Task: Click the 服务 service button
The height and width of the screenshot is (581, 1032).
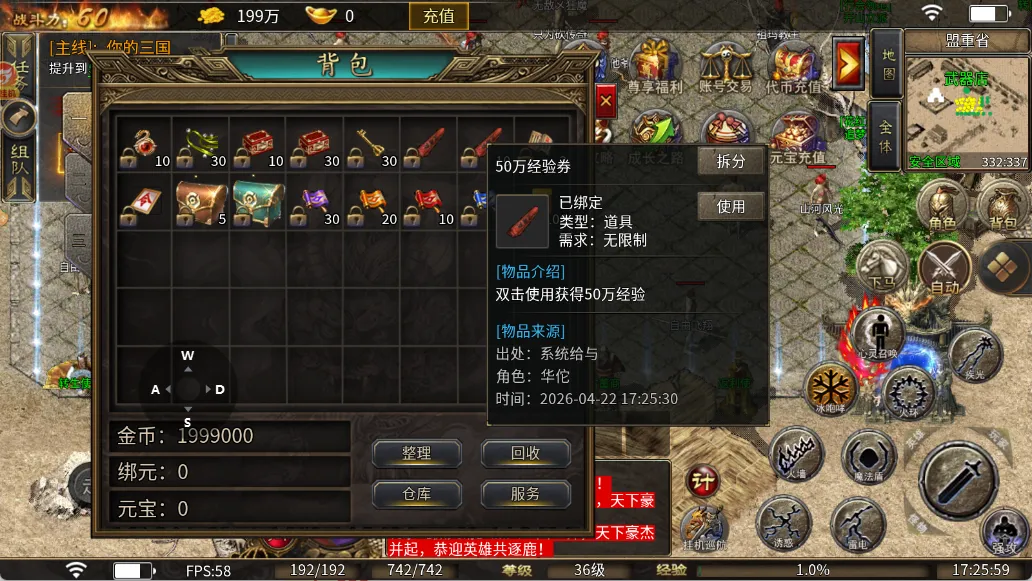Action: click(525, 493)
